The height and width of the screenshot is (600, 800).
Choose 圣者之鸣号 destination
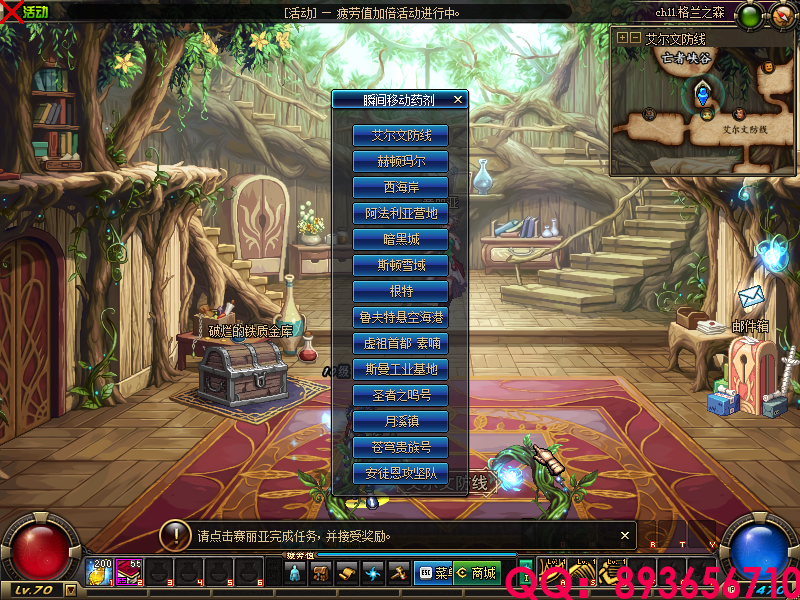[400, 395]
